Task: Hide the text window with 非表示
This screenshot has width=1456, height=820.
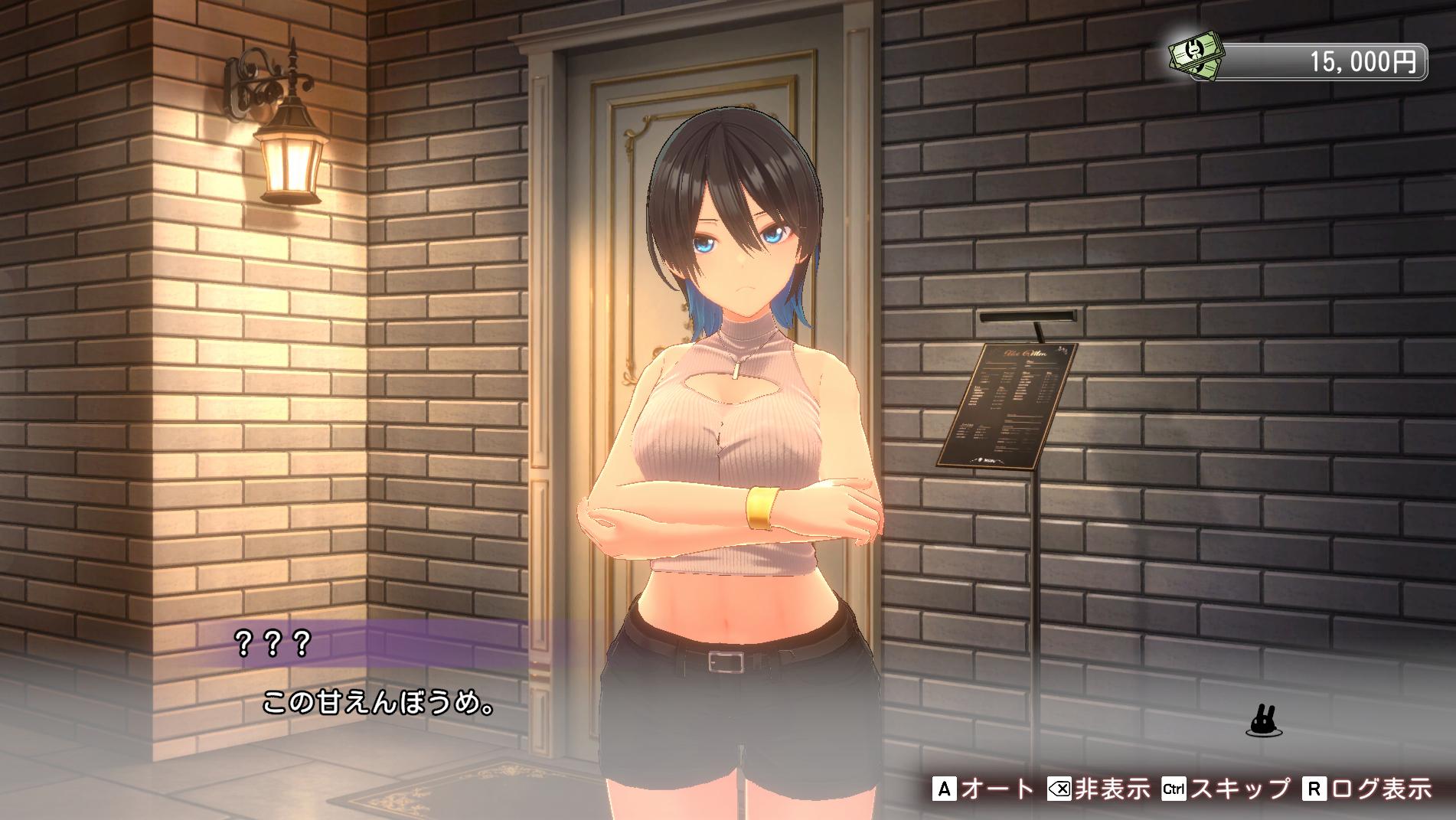Action: coord(1098,789)
